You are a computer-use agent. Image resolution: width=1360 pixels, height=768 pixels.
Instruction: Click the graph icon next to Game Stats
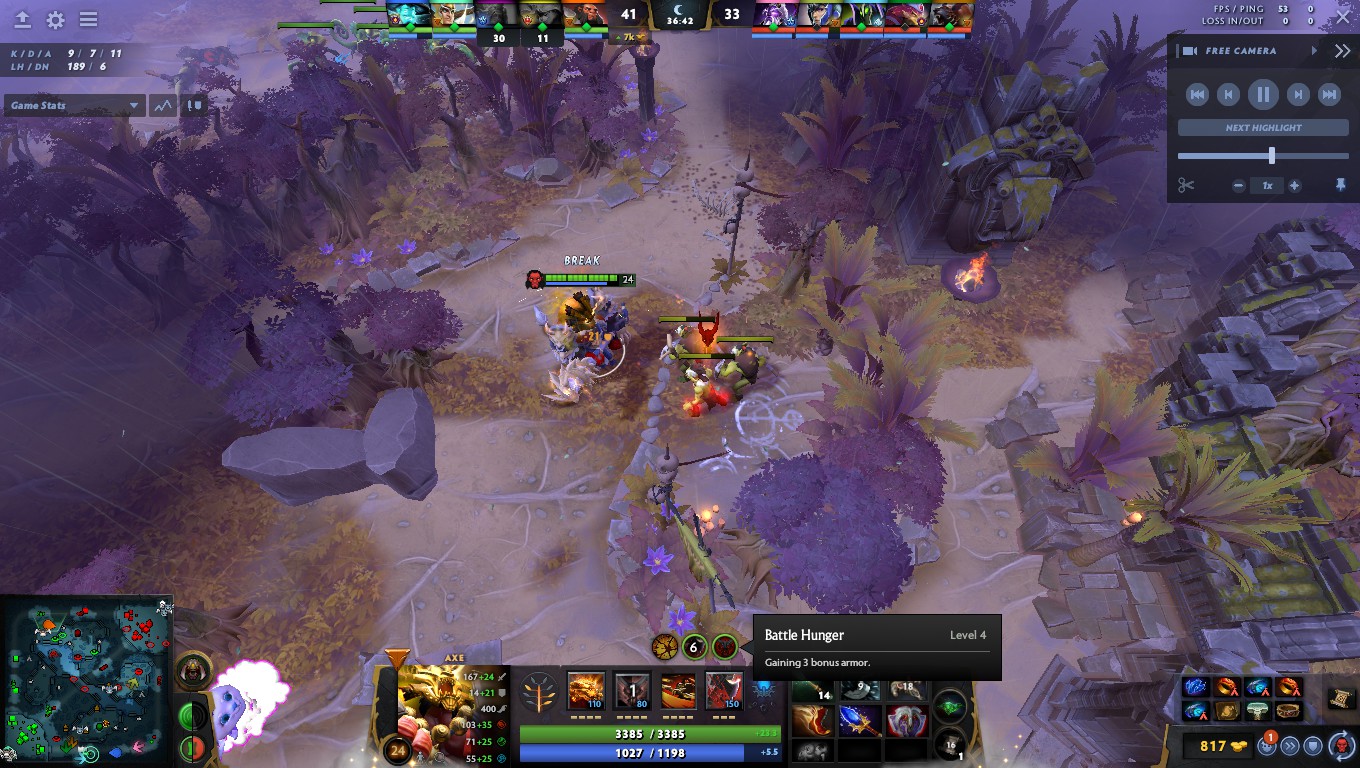click(161, 105)
